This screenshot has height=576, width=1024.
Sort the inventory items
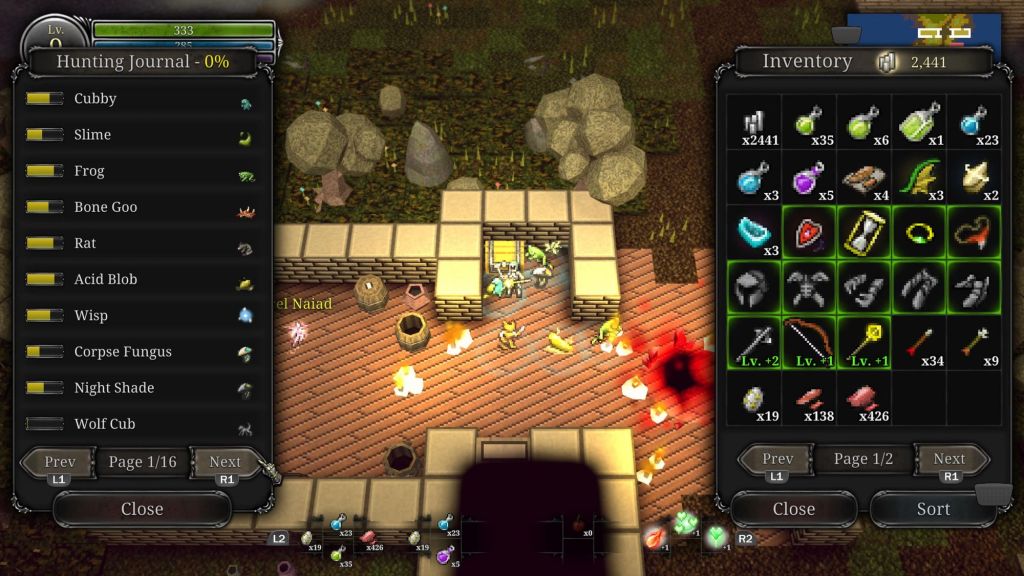[x=933, y=509]
